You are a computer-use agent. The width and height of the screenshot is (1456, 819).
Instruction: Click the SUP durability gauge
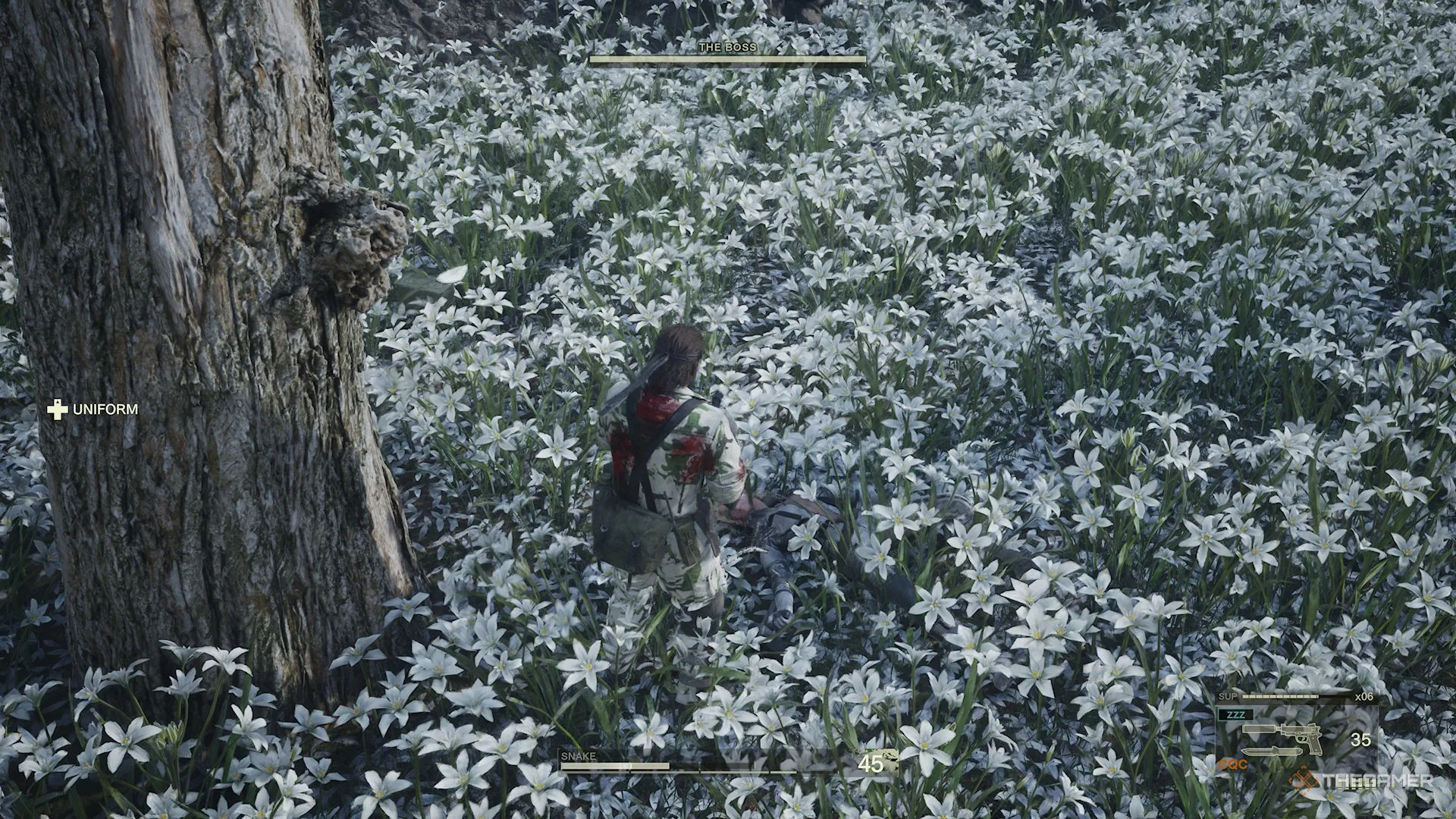click(x=1279, y=696)
